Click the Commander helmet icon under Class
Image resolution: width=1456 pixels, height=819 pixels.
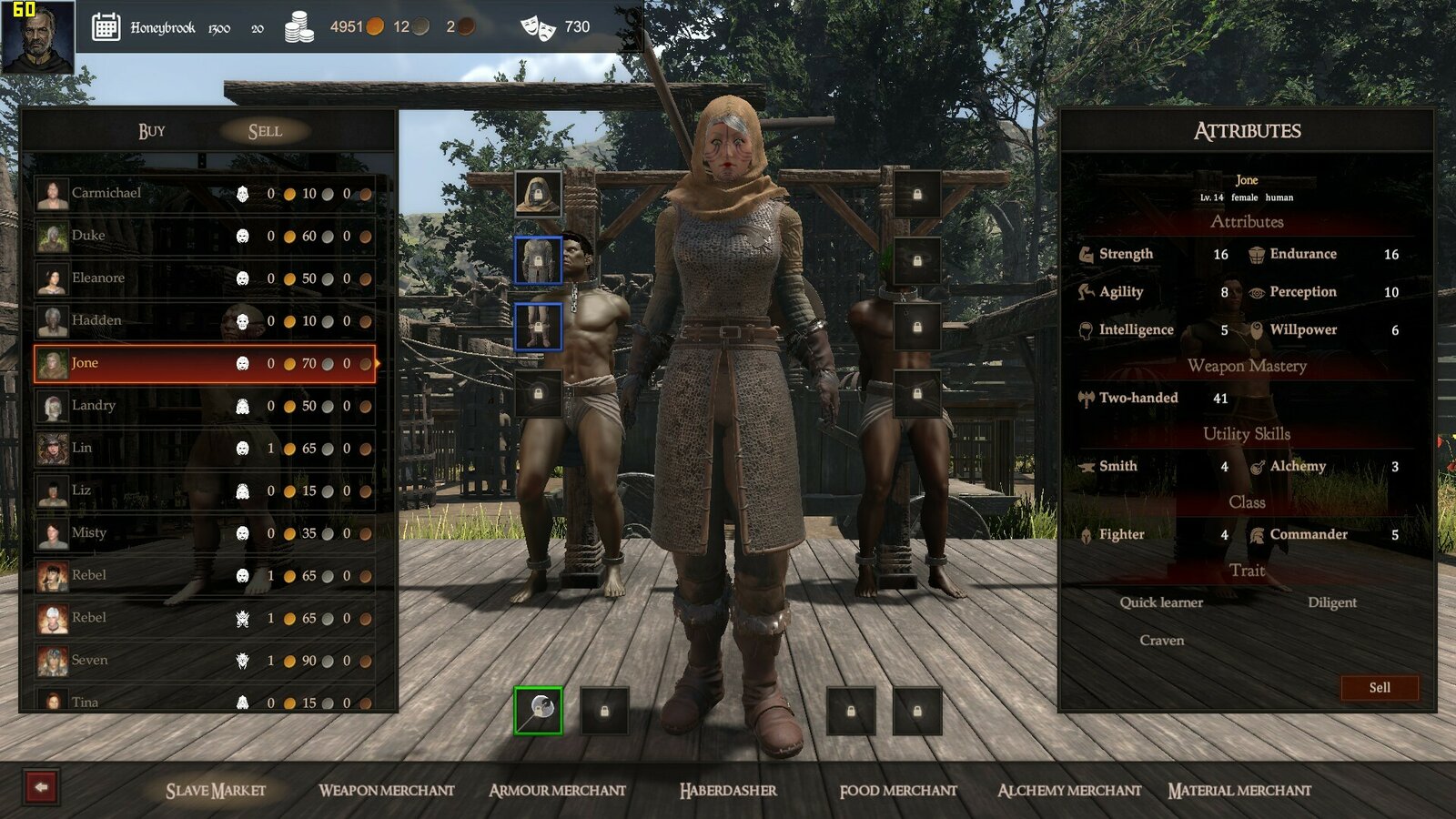coord(1257,534)
